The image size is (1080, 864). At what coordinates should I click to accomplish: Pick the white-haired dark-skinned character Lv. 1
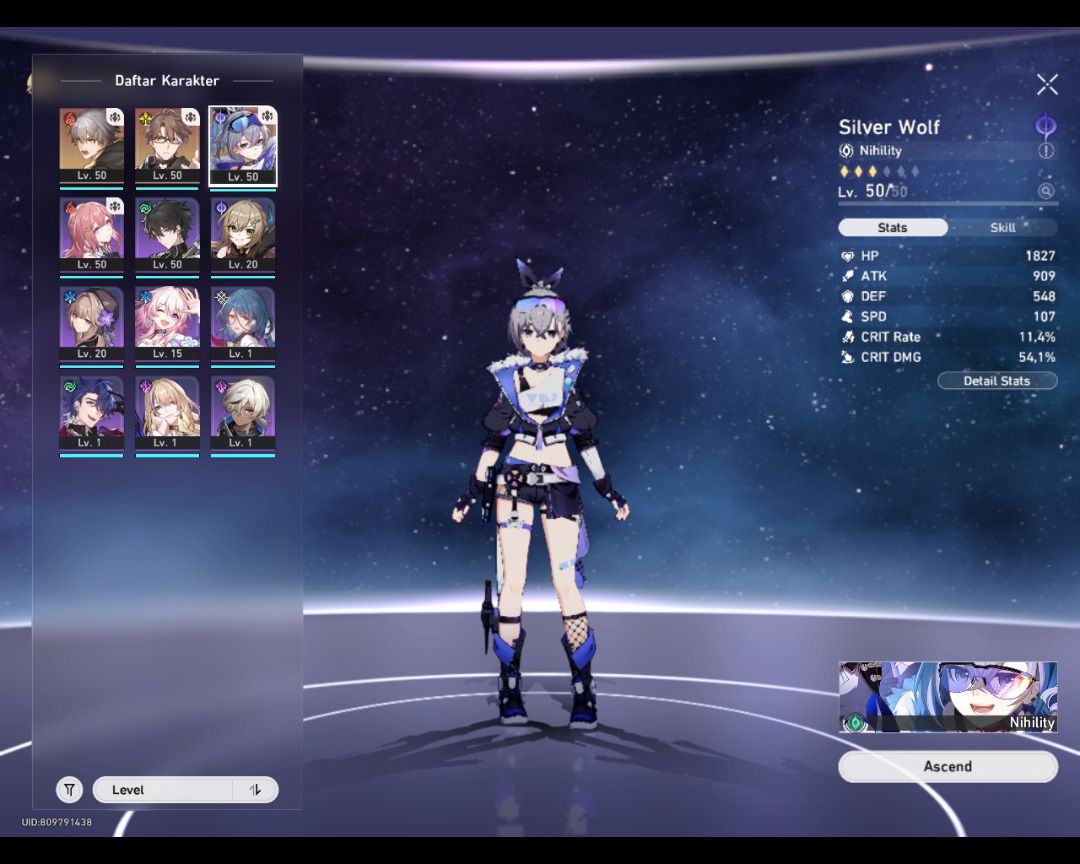(x=243, y=414)
